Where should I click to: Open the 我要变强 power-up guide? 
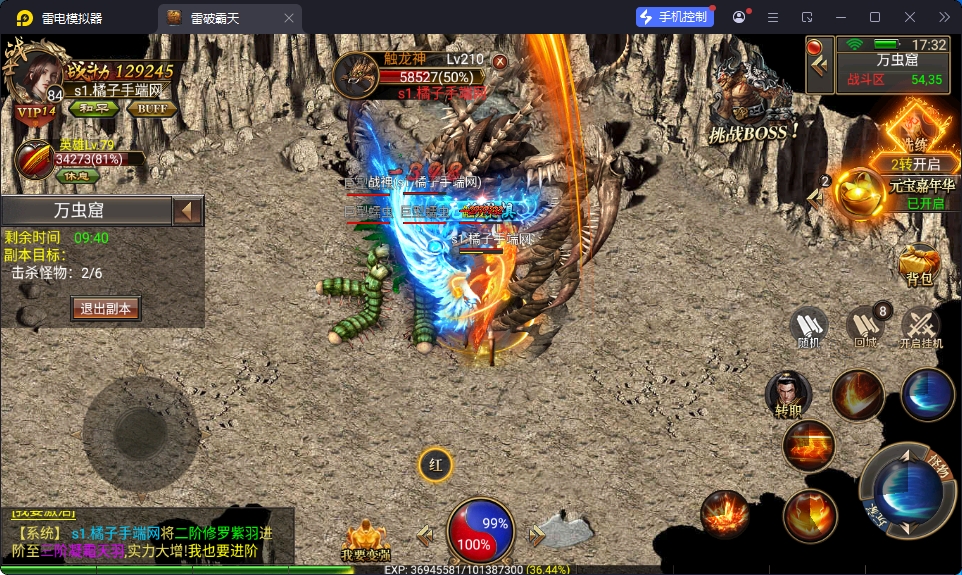coord(365,540)
